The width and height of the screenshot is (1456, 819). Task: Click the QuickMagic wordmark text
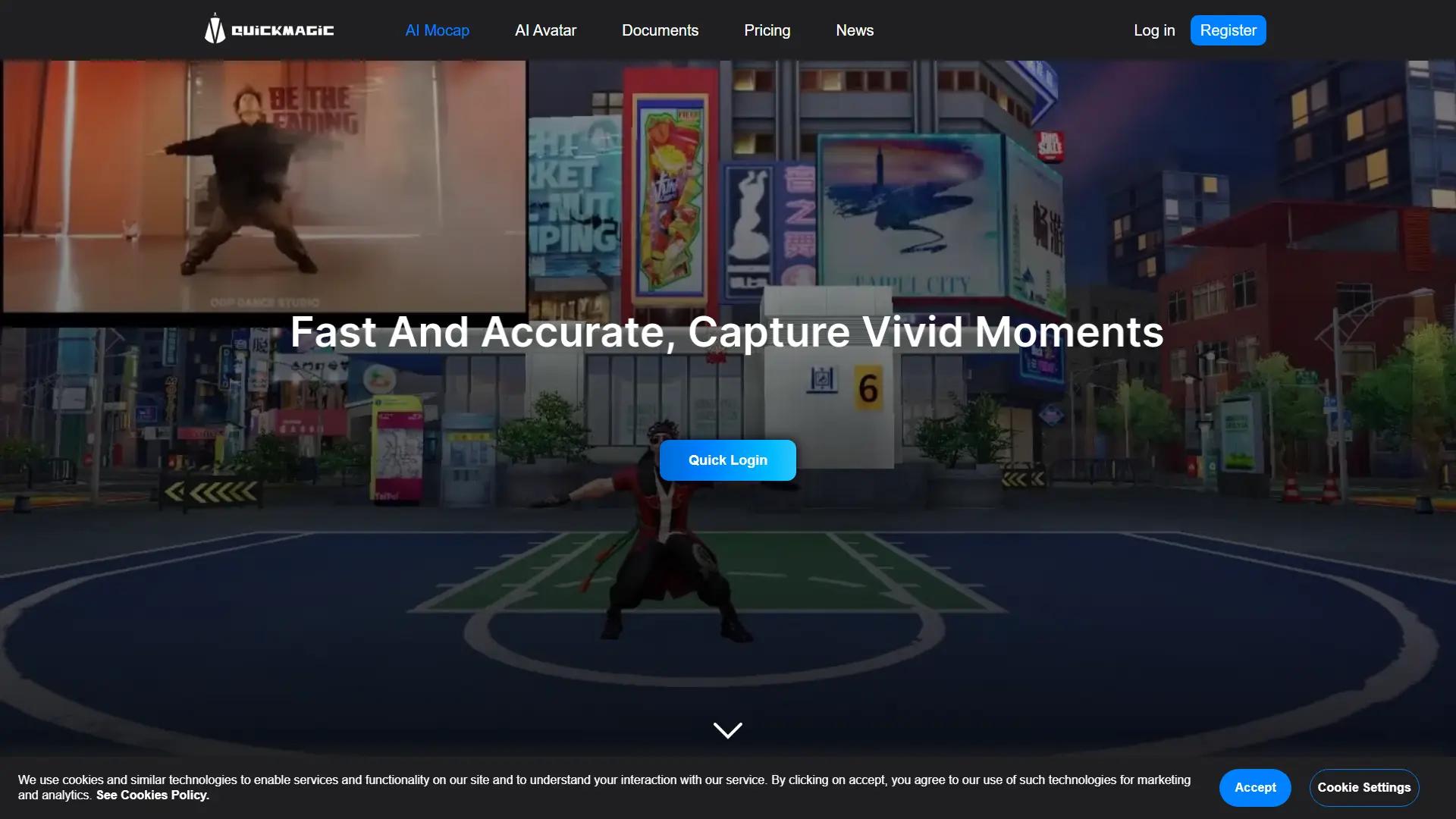(282, 30)
